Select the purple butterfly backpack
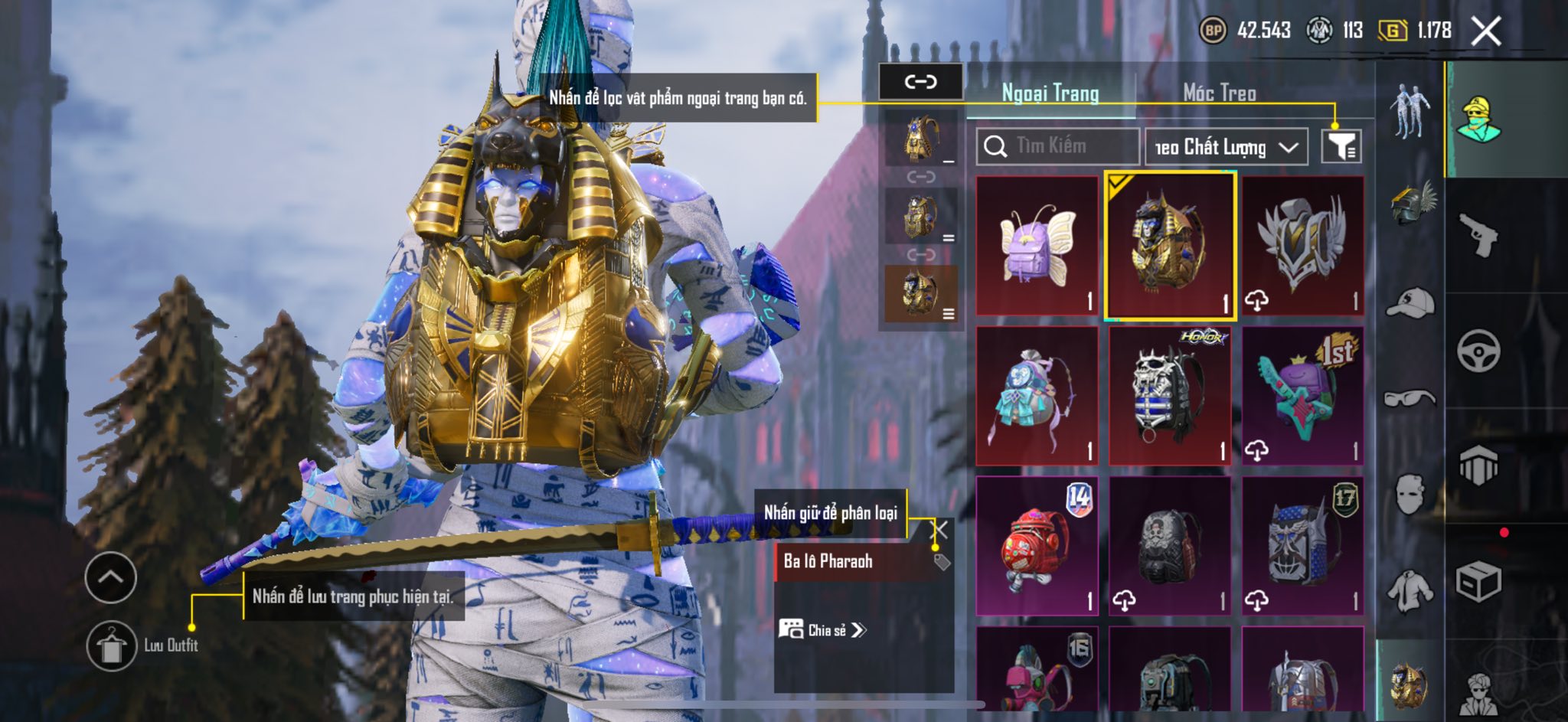This screenshot has height=722, width=1568. (x=1037, y=245)
